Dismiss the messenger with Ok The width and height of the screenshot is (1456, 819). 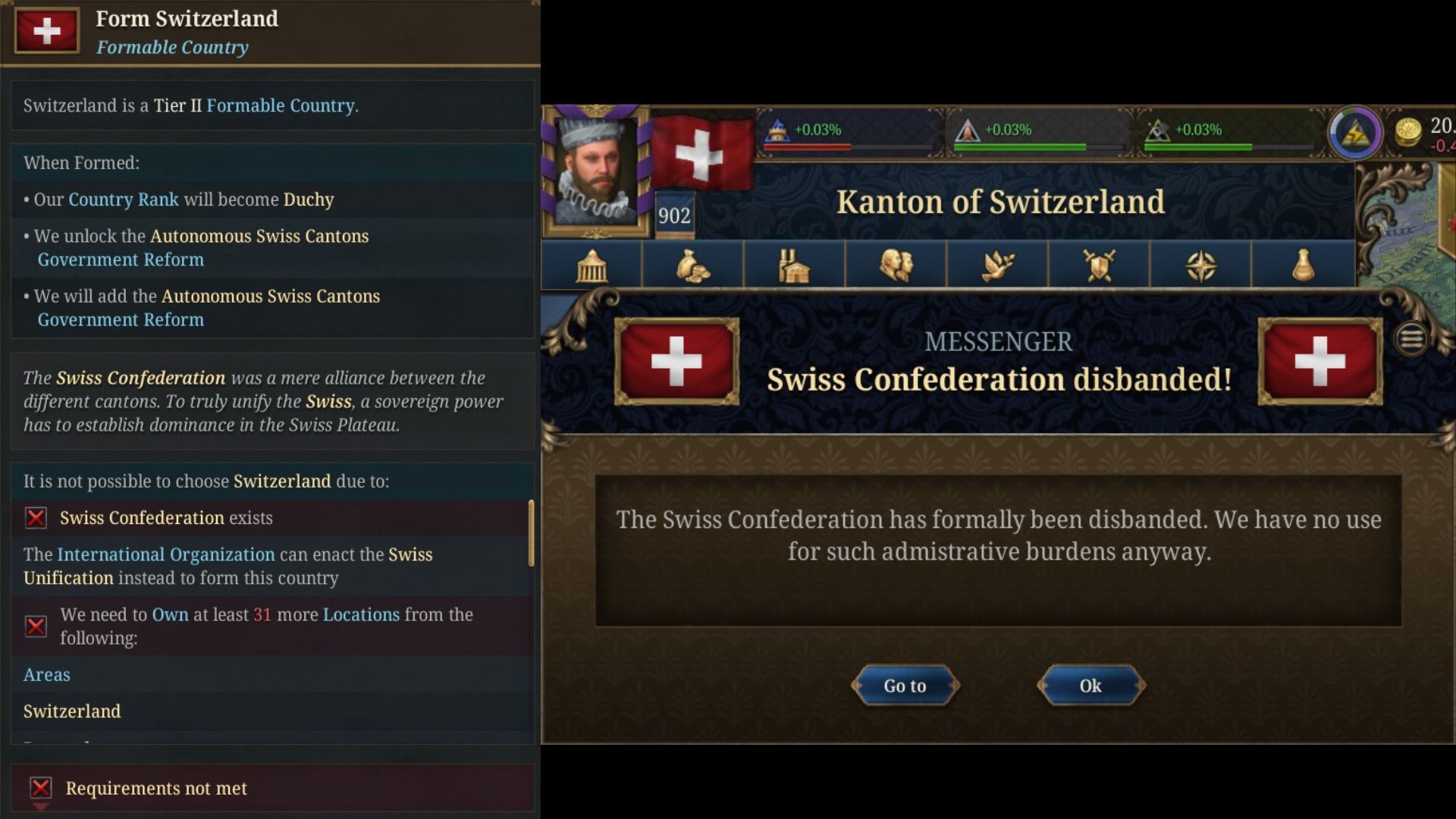click(1090, 685)
